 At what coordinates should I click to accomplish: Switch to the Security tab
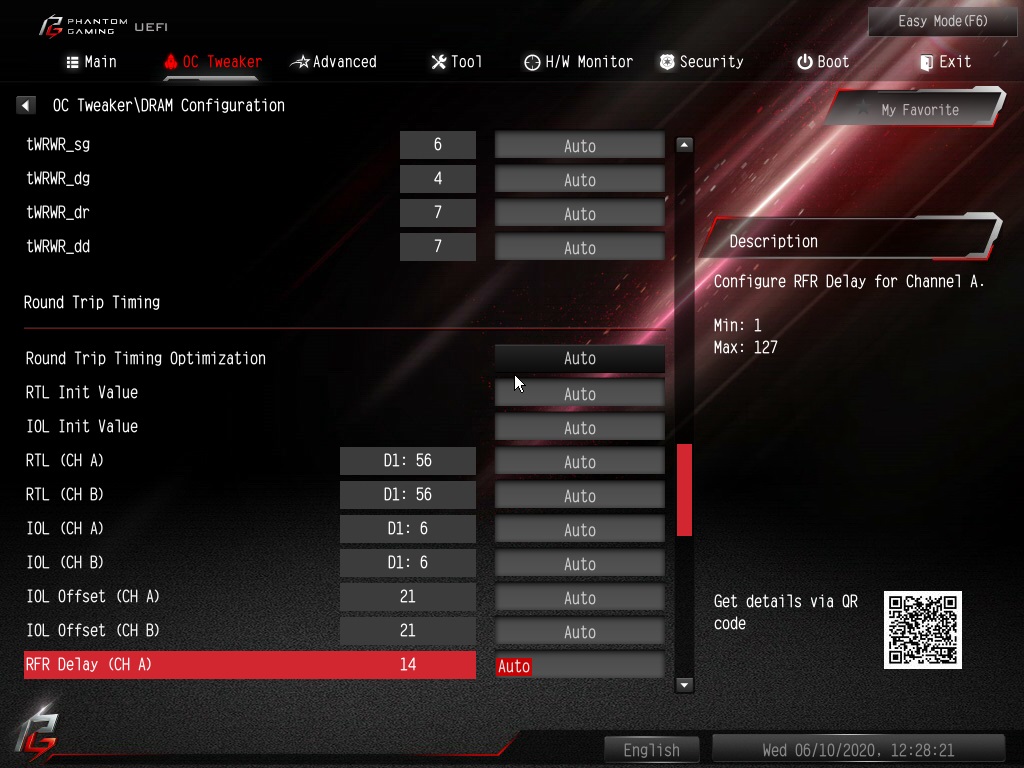701,62
